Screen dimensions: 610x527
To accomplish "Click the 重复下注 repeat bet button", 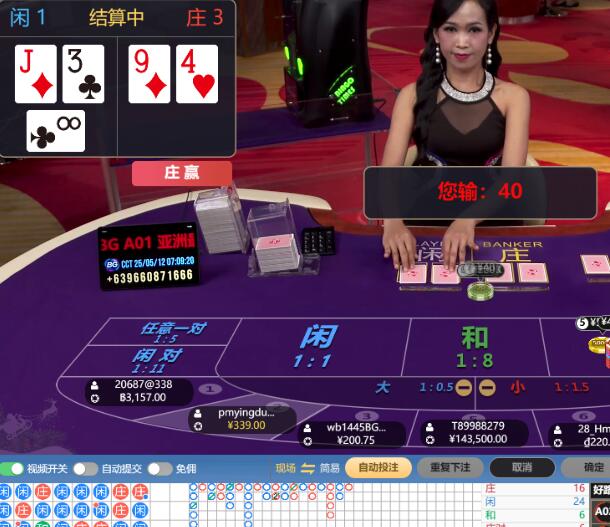I will [450, 467].
